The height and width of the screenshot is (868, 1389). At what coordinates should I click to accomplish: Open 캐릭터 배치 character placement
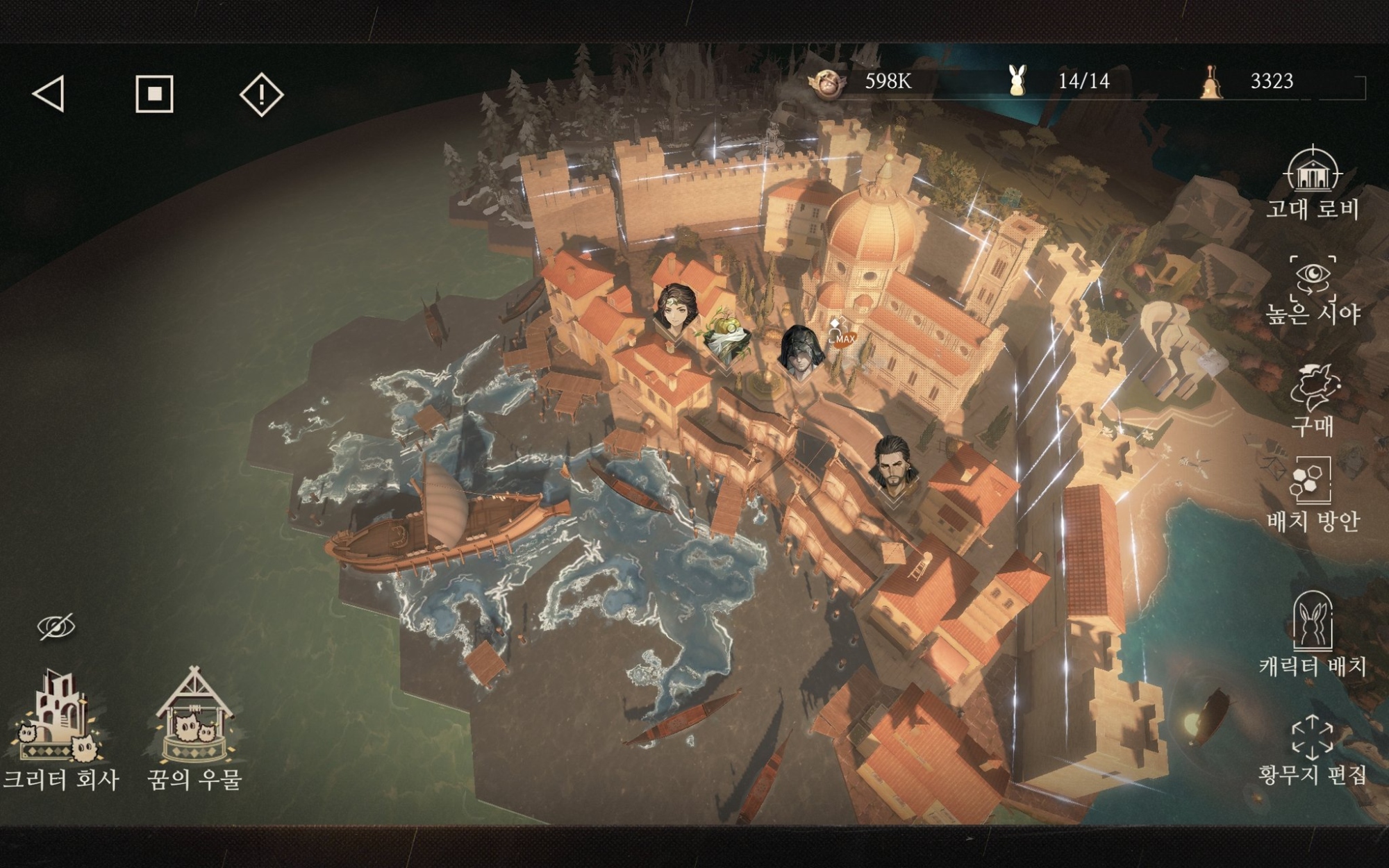pos(1312,633)
